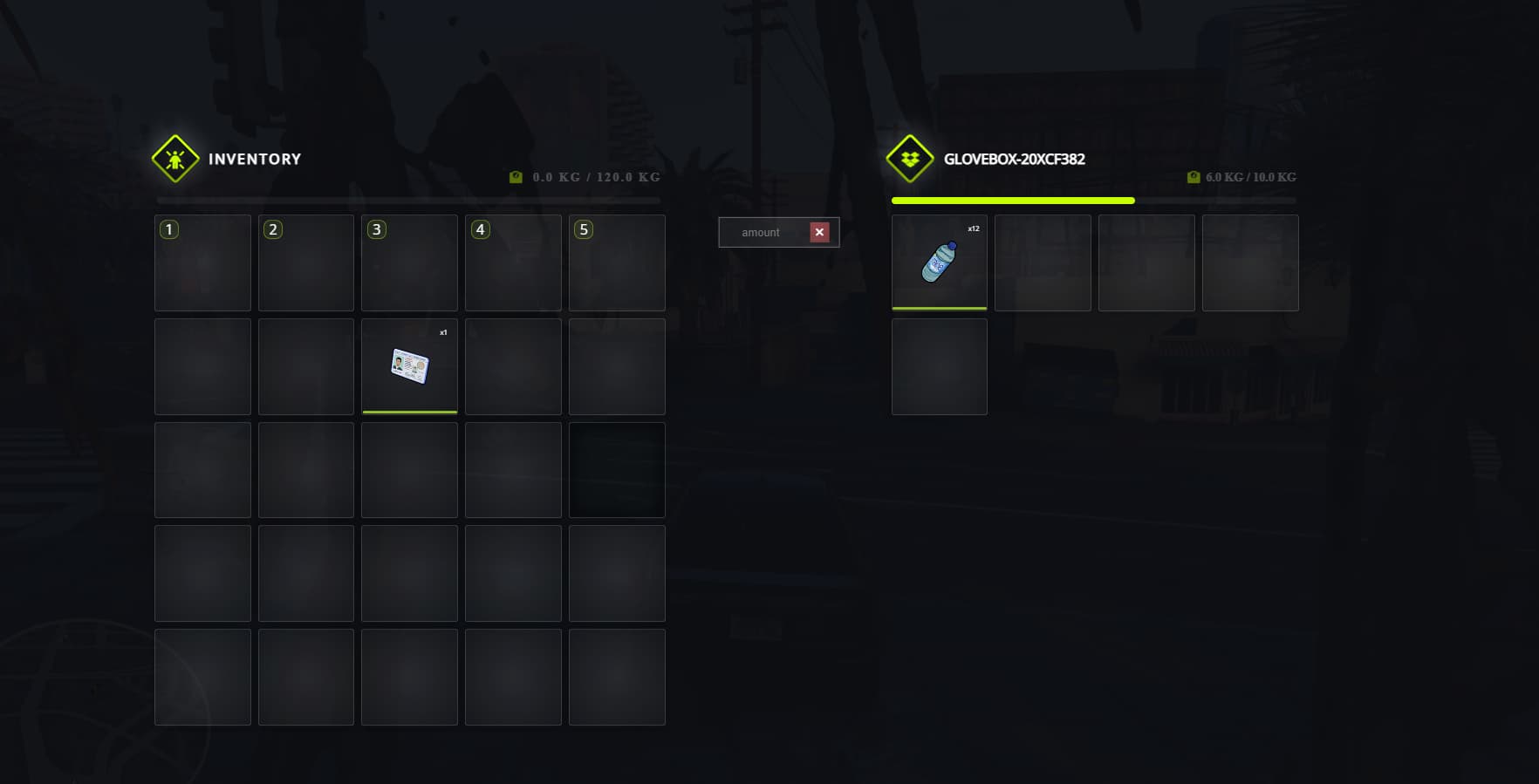Click the INVENTORY title text

coord(253,160)
